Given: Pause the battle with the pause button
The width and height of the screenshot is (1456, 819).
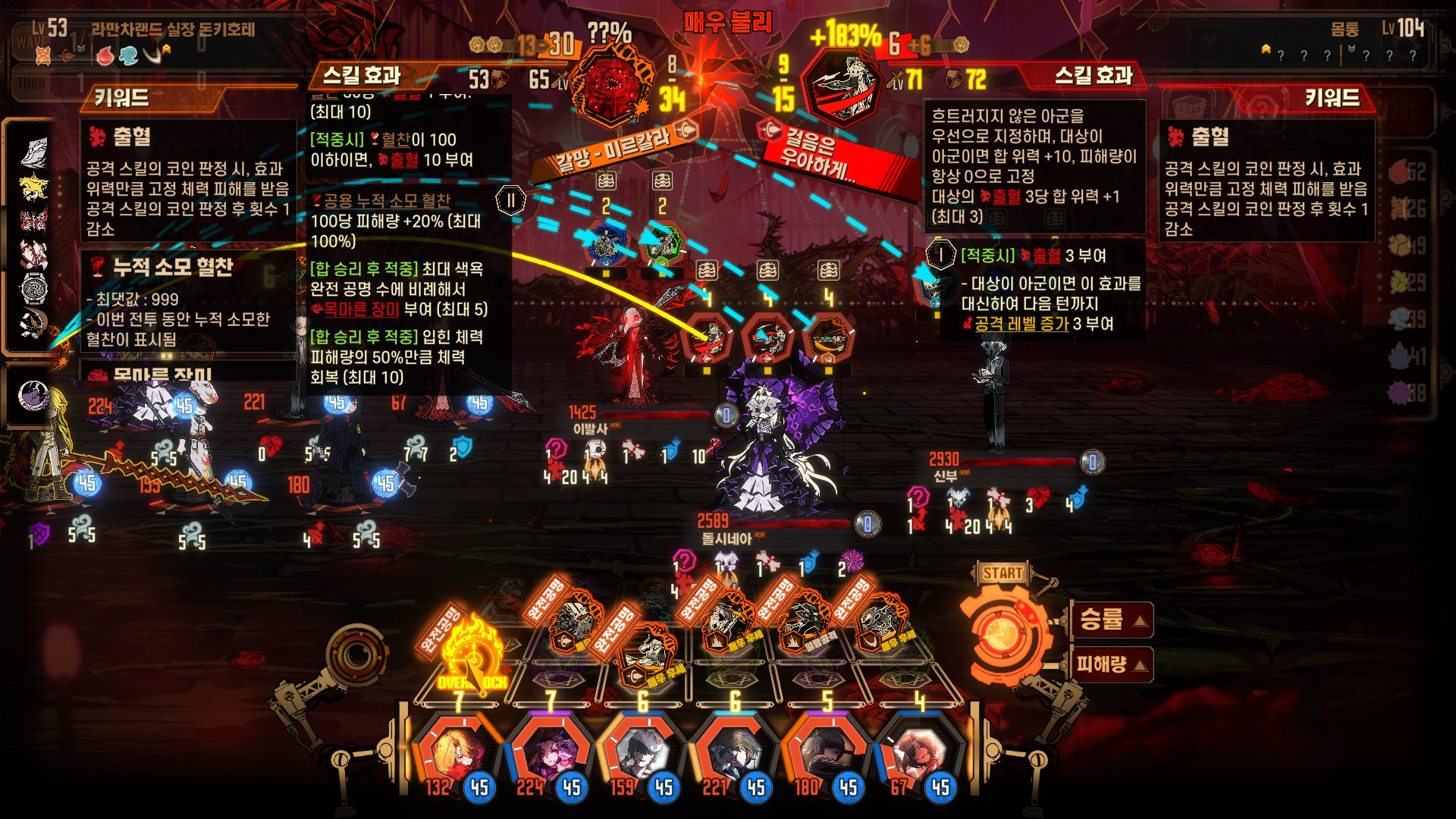Looking at the screenshot, I should [x=510, y=201].
